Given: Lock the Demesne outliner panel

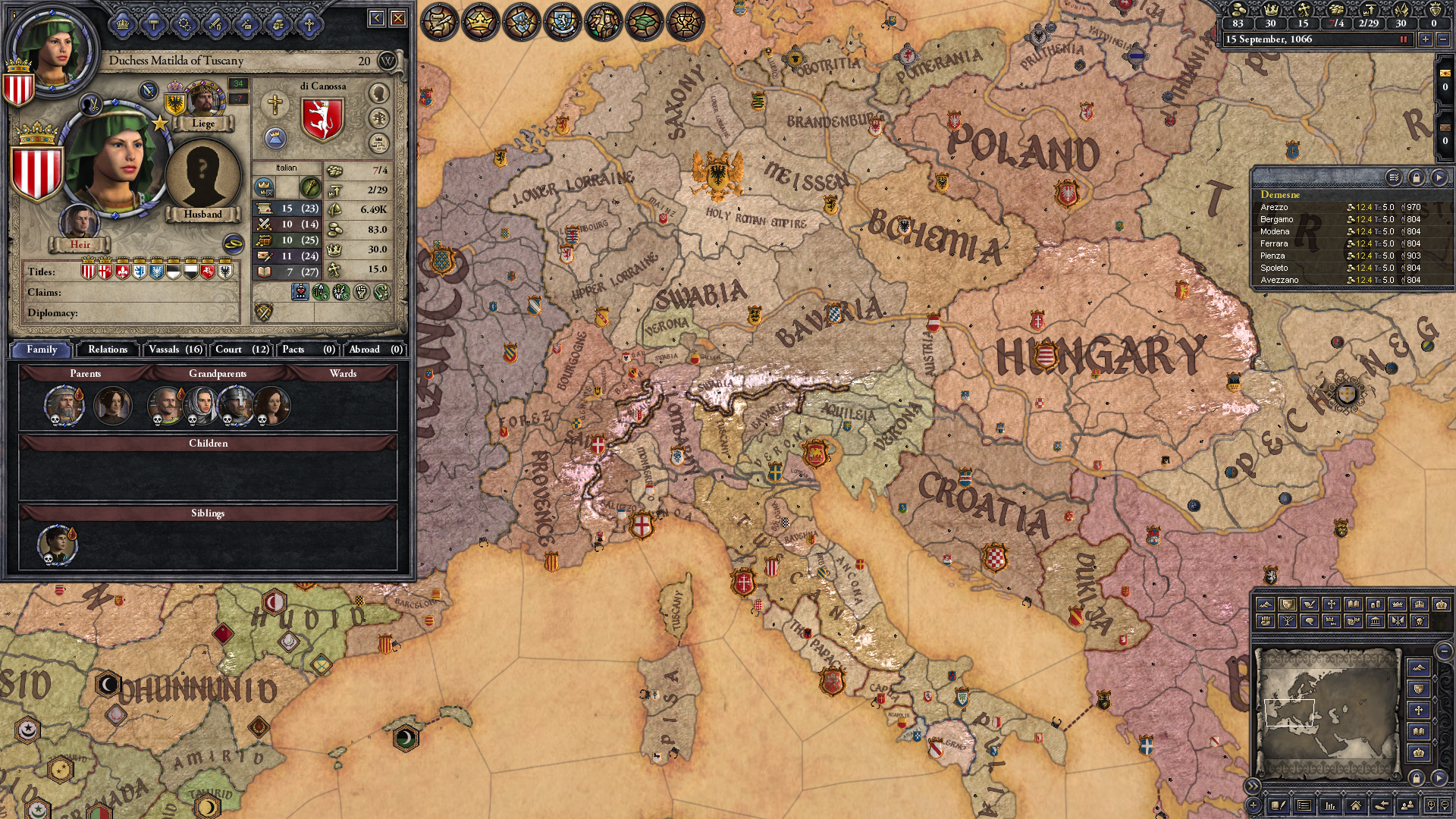Looking at the screenshot, I should pos(1417,178).
